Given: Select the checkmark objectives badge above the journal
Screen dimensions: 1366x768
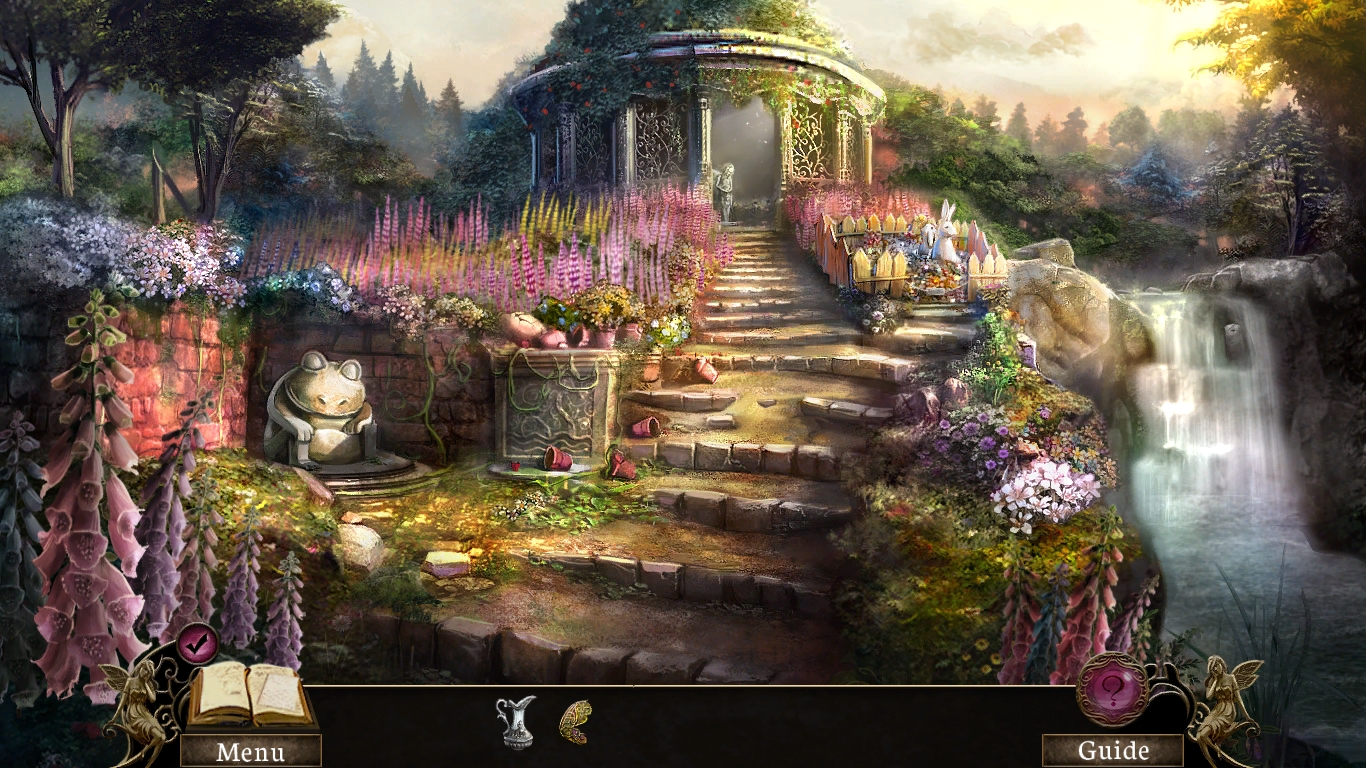Looking at the screenshot, I should 200,645.
